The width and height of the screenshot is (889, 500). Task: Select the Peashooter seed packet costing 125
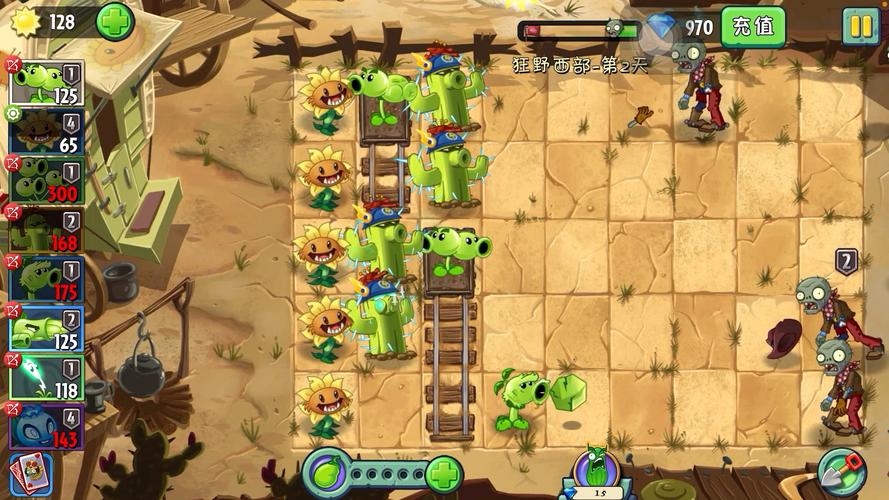tap(47, 83)
